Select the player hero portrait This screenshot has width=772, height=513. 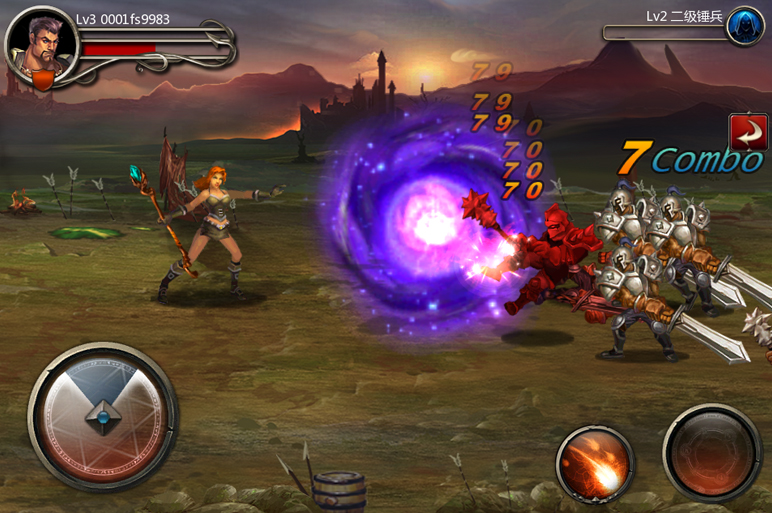(x=41, y=50)
